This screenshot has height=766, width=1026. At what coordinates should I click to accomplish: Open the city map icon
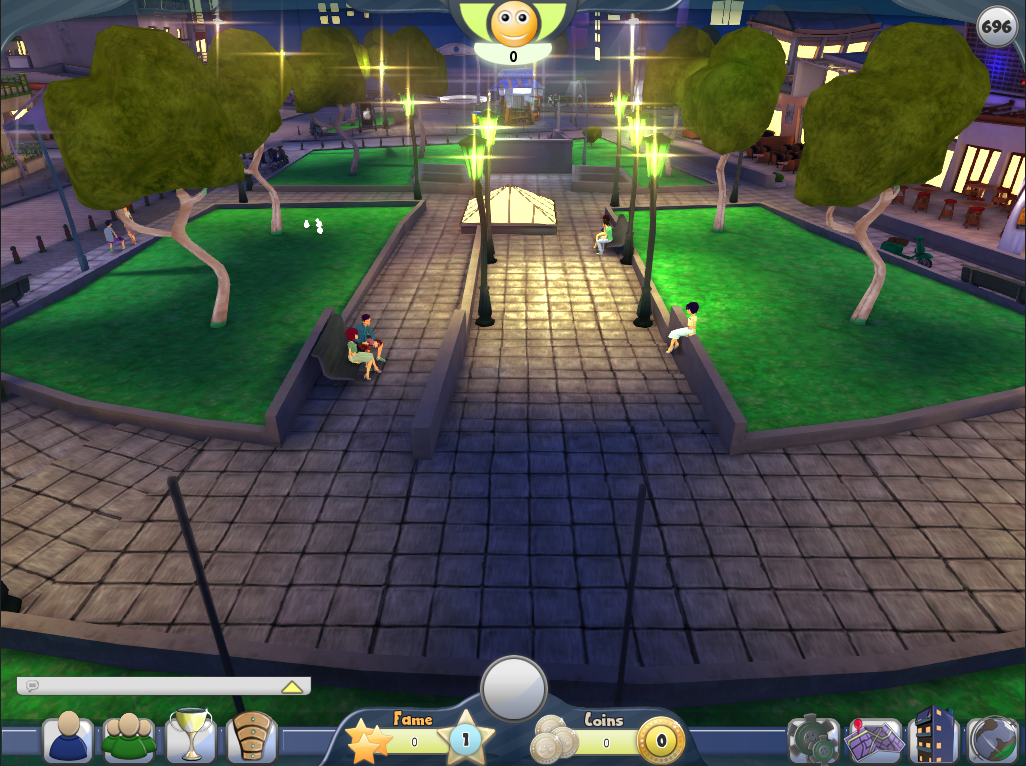873,740
